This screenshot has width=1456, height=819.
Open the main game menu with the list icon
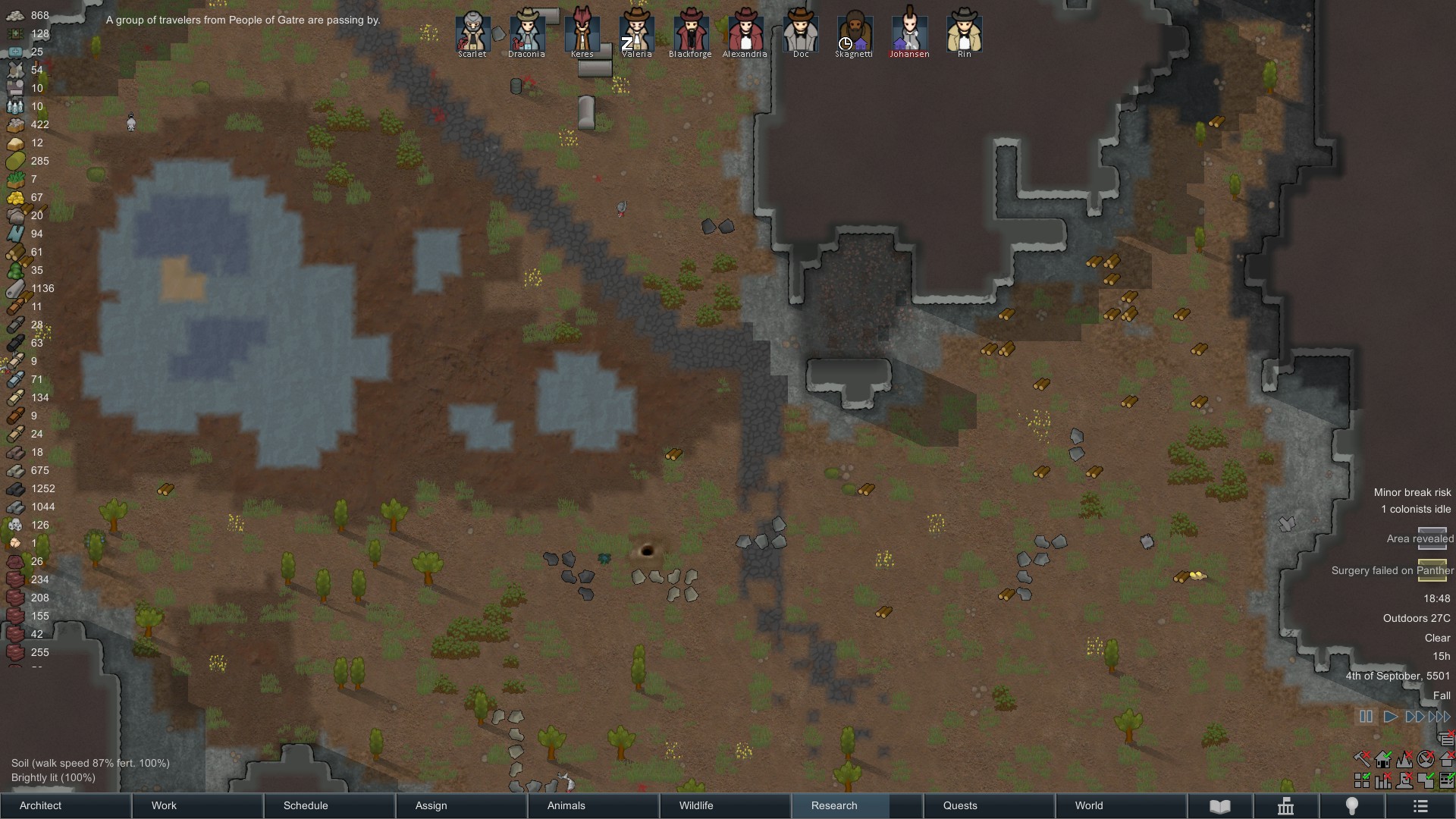[1420, 806]
